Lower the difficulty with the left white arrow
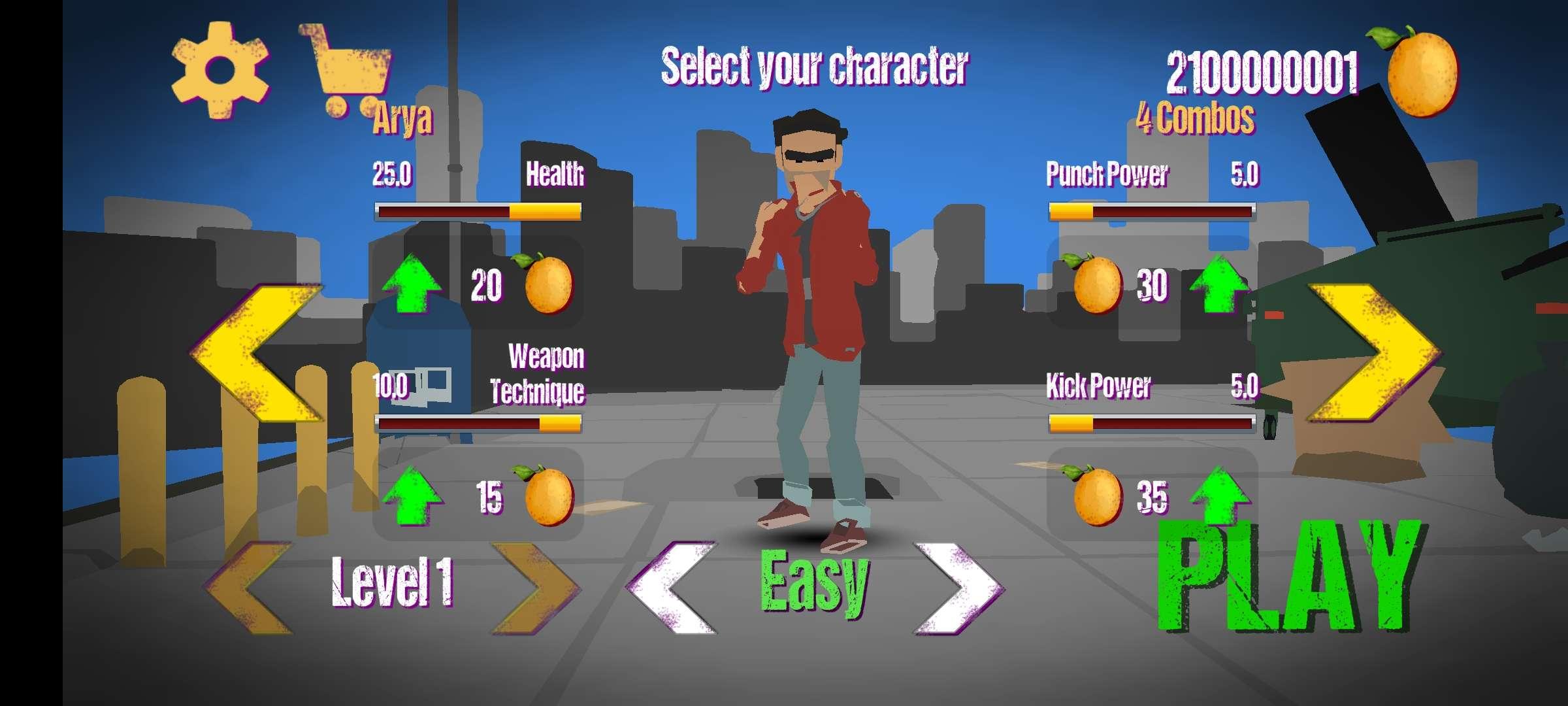The height and width of the screenshot is (706, 1568). (x=673, y=586)
